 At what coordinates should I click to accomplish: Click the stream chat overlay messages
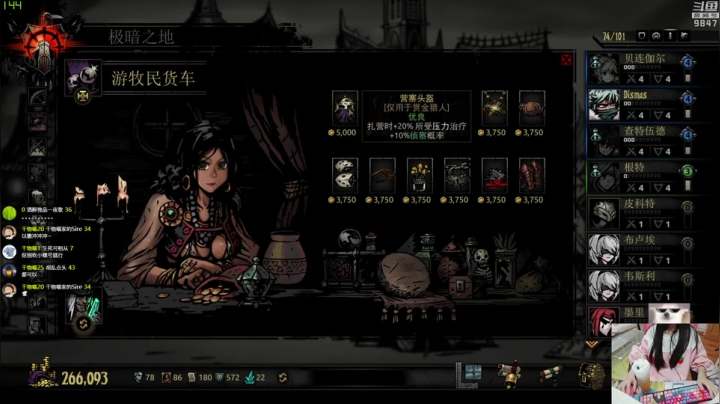(x=52, y=250)
